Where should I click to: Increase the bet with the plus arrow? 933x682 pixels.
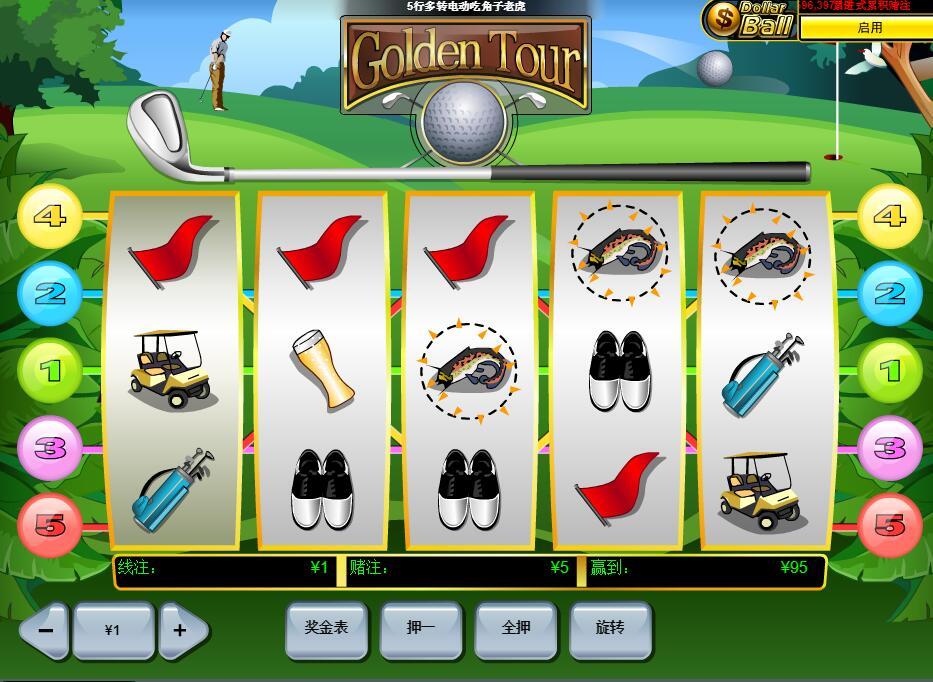coord(182,630)
